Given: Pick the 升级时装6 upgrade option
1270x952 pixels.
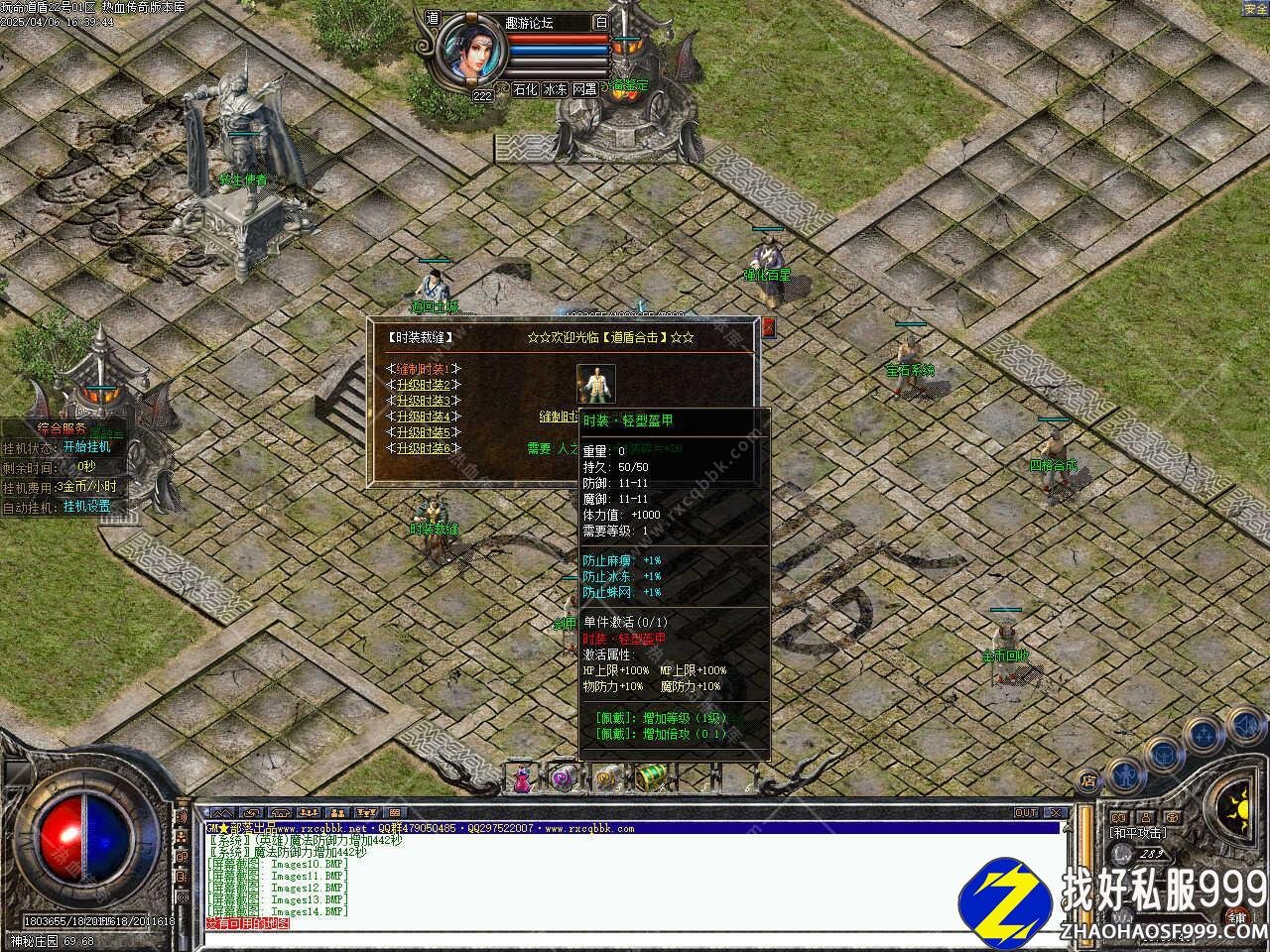Looking at the screenshot, I should (424, 448).
